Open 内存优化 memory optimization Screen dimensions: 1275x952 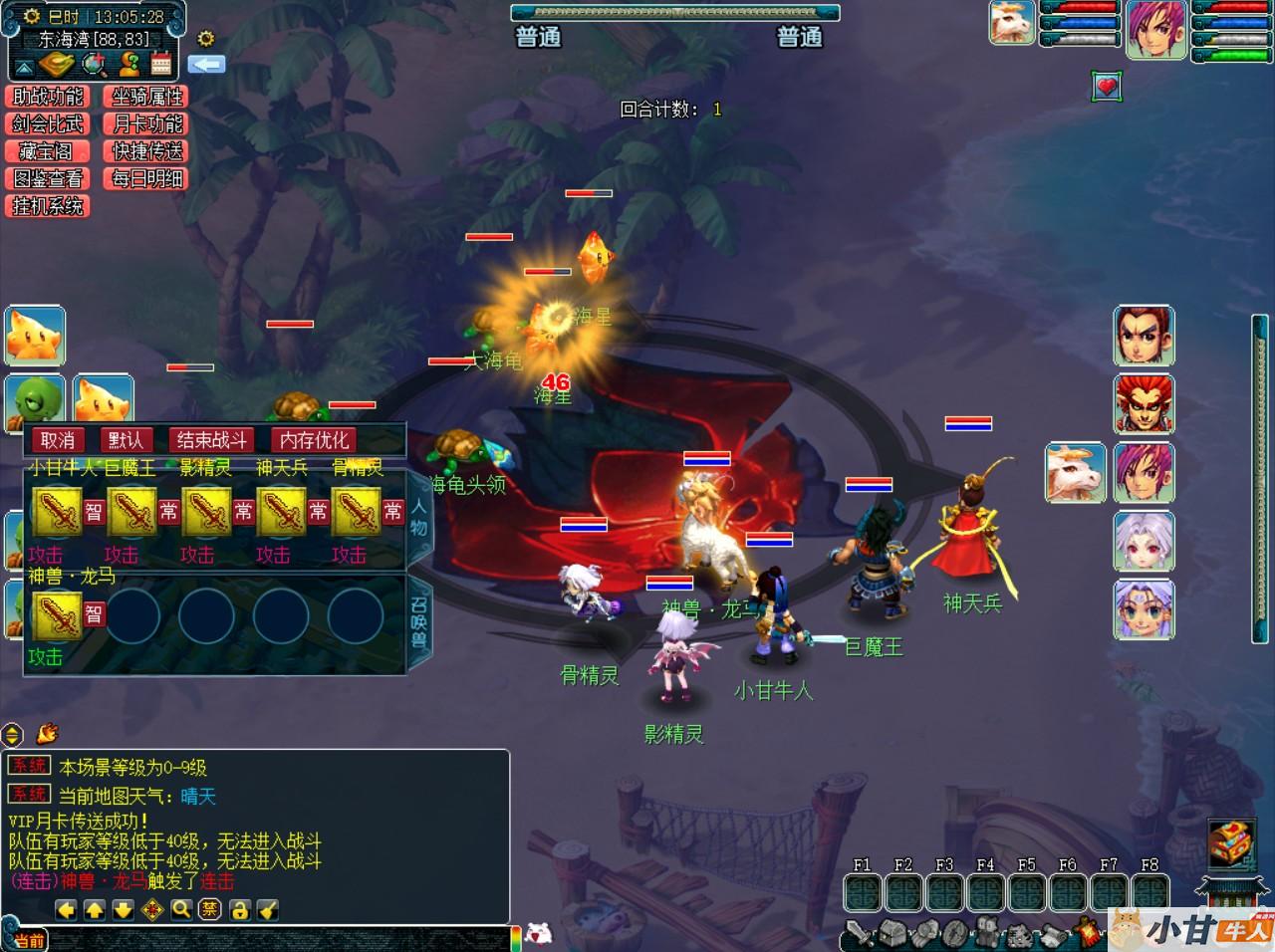point(314,440)
